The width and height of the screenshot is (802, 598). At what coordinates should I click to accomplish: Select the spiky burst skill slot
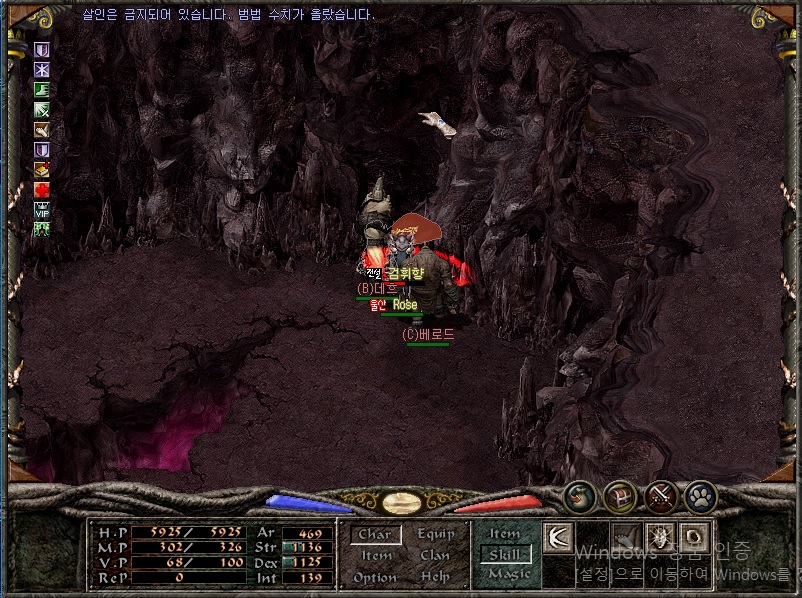point(659,538)
